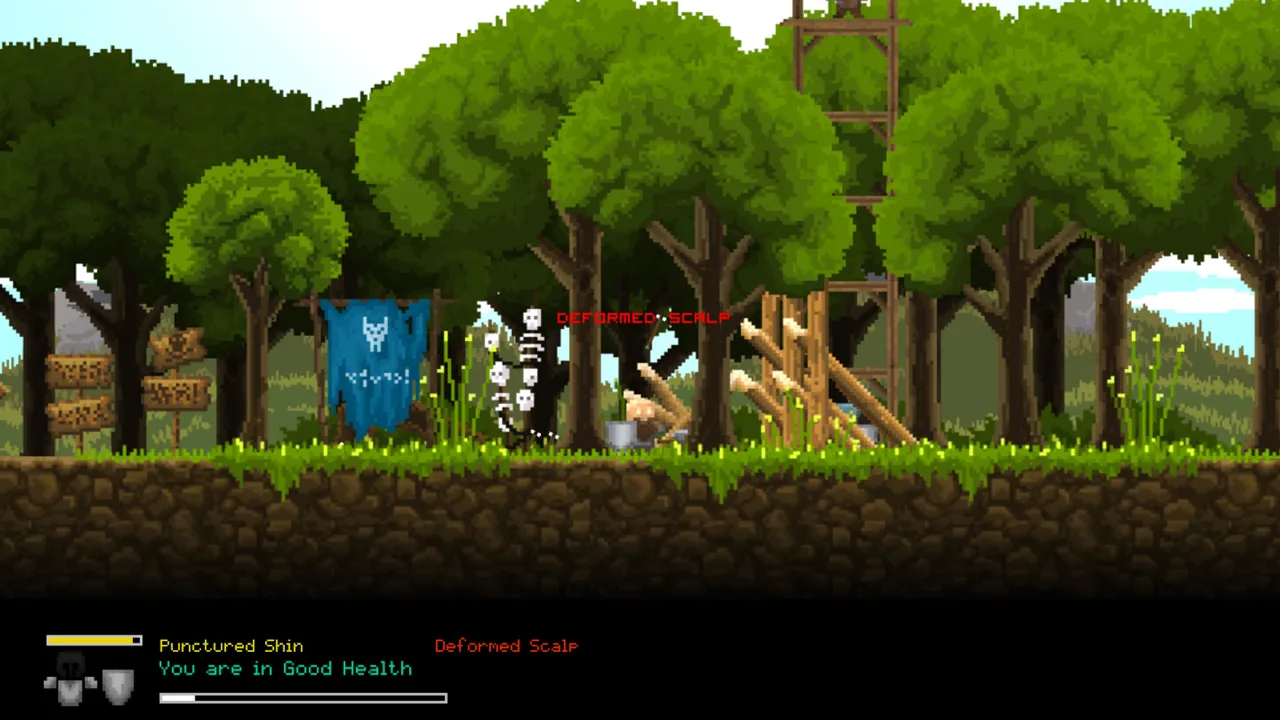Click the helmet slot on the character paper doll
Viewport: 1280px width, 720px height.
(x=71, y=662)
